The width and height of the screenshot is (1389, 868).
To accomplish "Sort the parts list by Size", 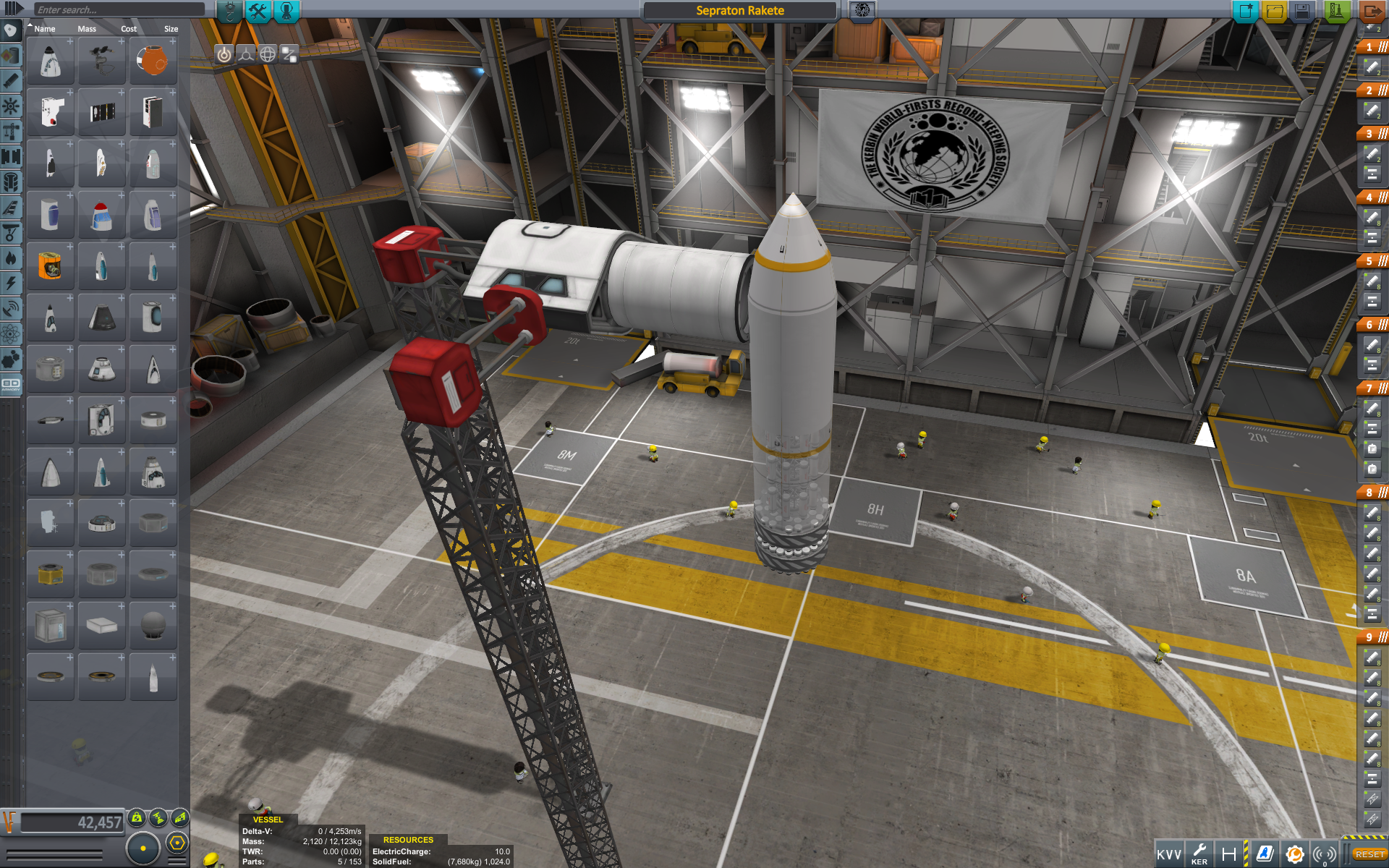I will [171, 29].
